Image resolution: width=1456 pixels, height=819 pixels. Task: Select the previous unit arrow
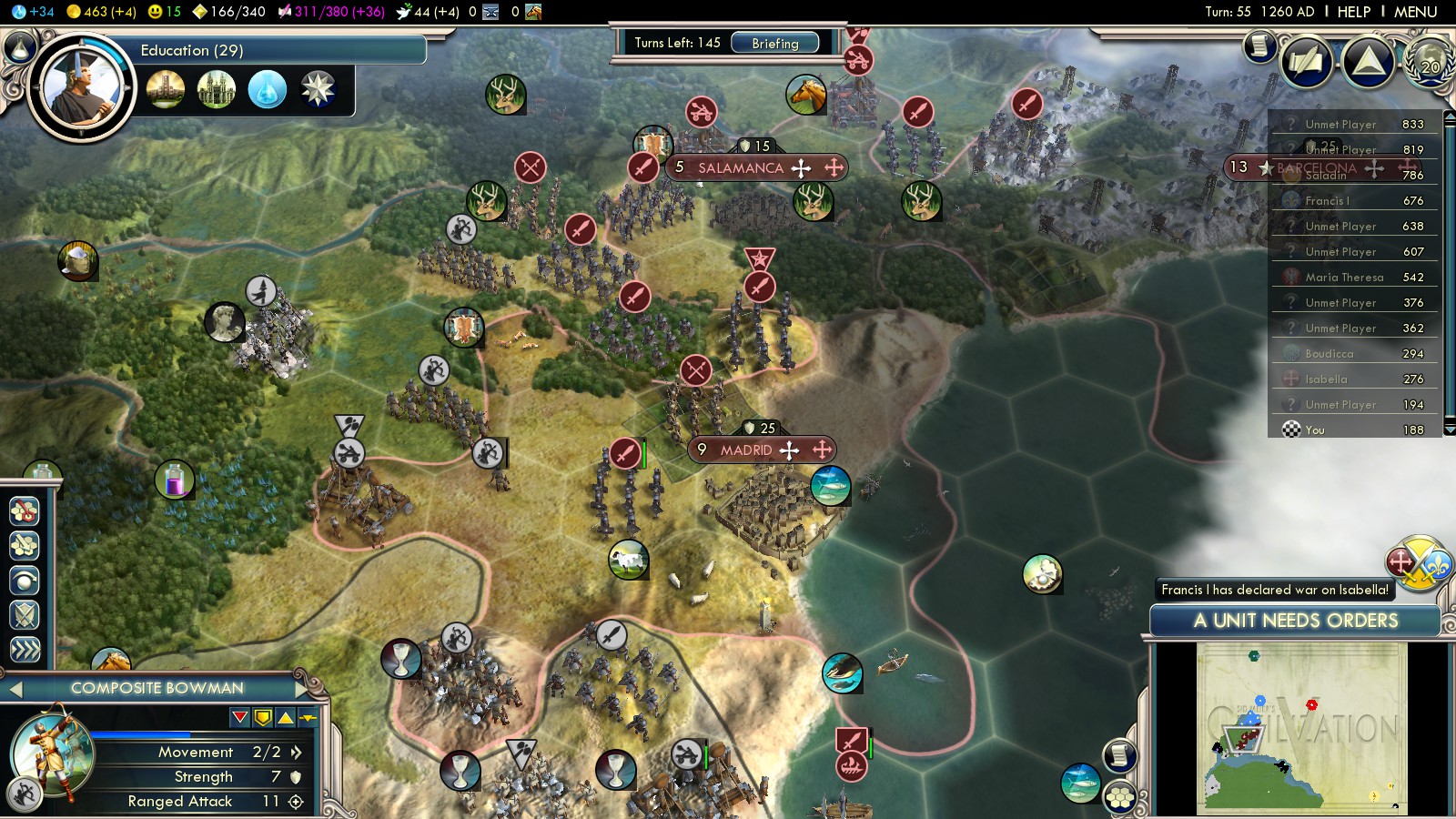click(x=15, y=689)
